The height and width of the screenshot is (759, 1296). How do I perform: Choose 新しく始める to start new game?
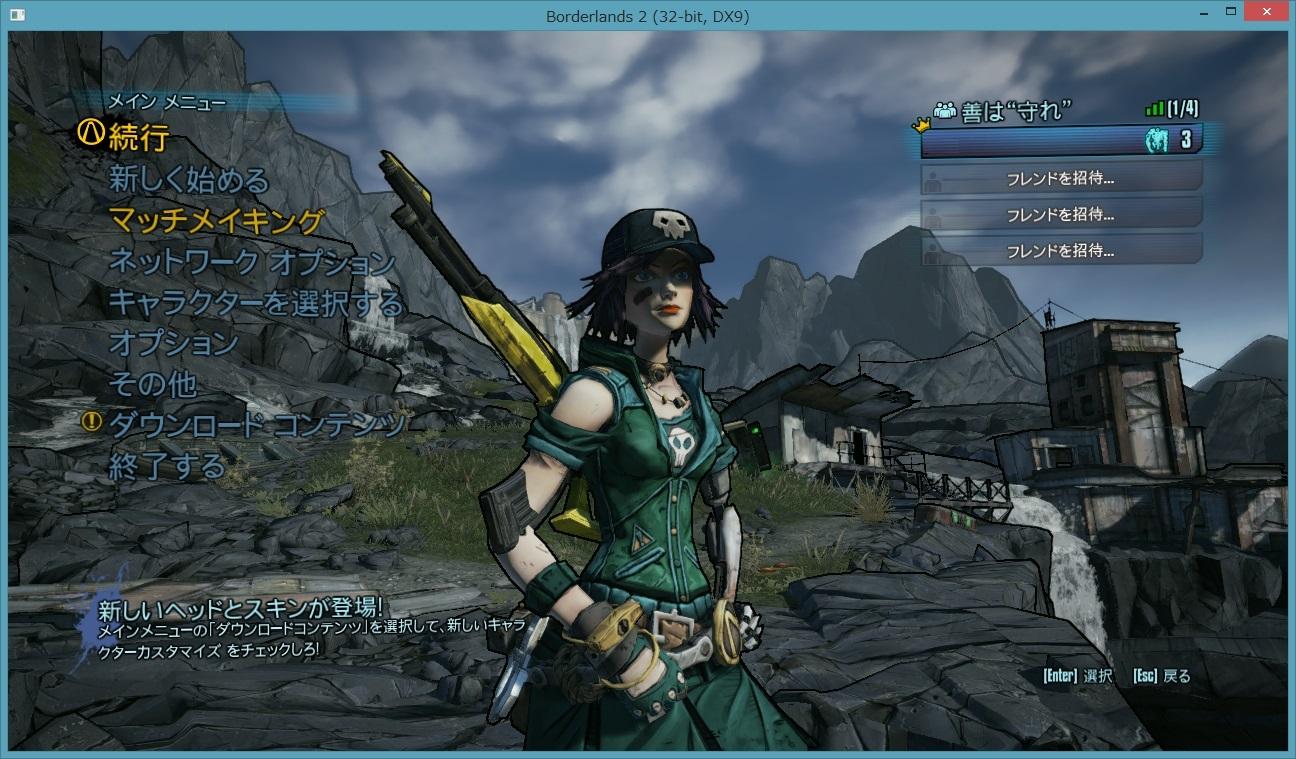(x=189, y=180)
